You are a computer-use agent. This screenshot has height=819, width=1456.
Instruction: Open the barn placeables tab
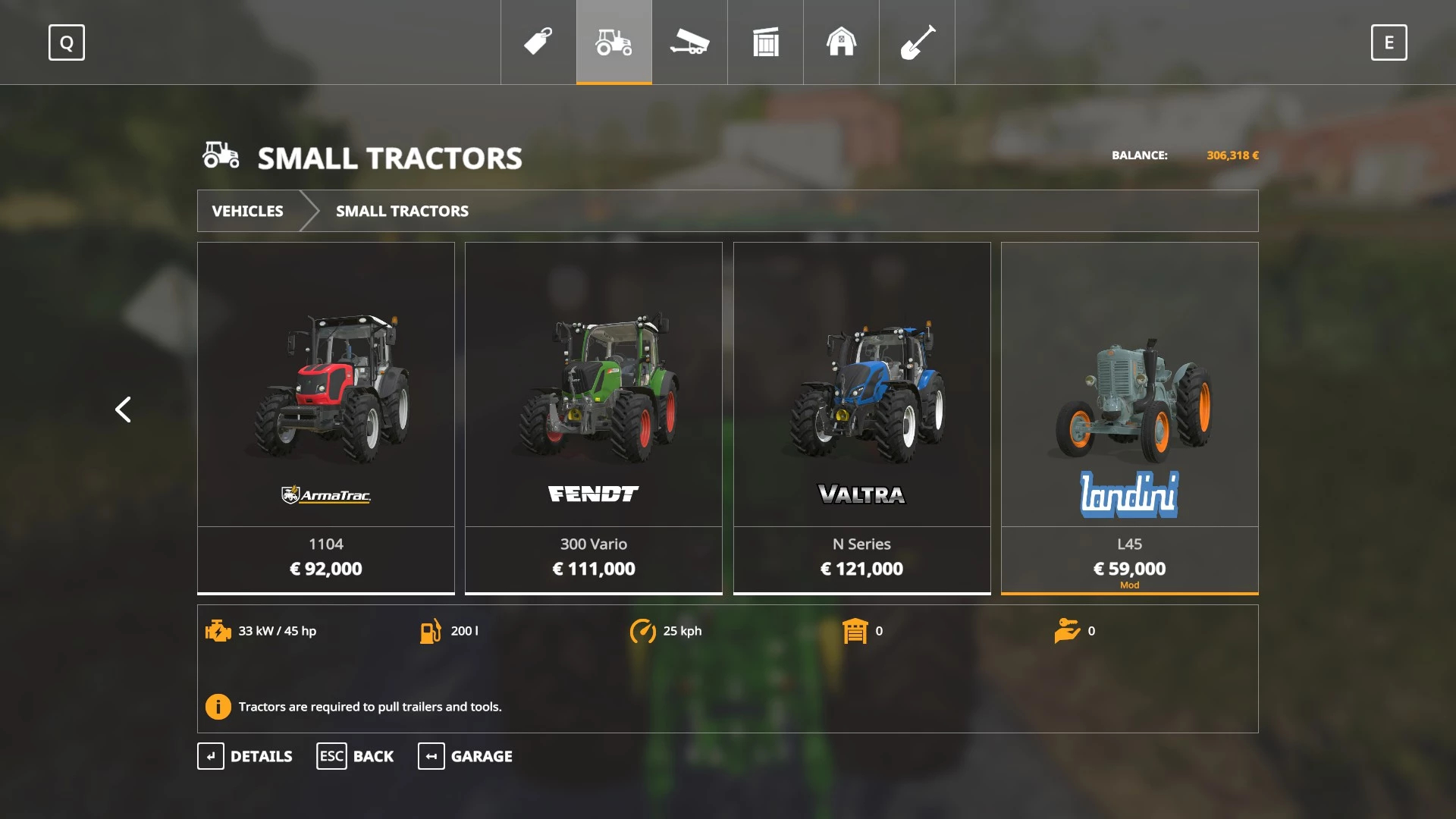pyautogui.click(x=841, y=42)
